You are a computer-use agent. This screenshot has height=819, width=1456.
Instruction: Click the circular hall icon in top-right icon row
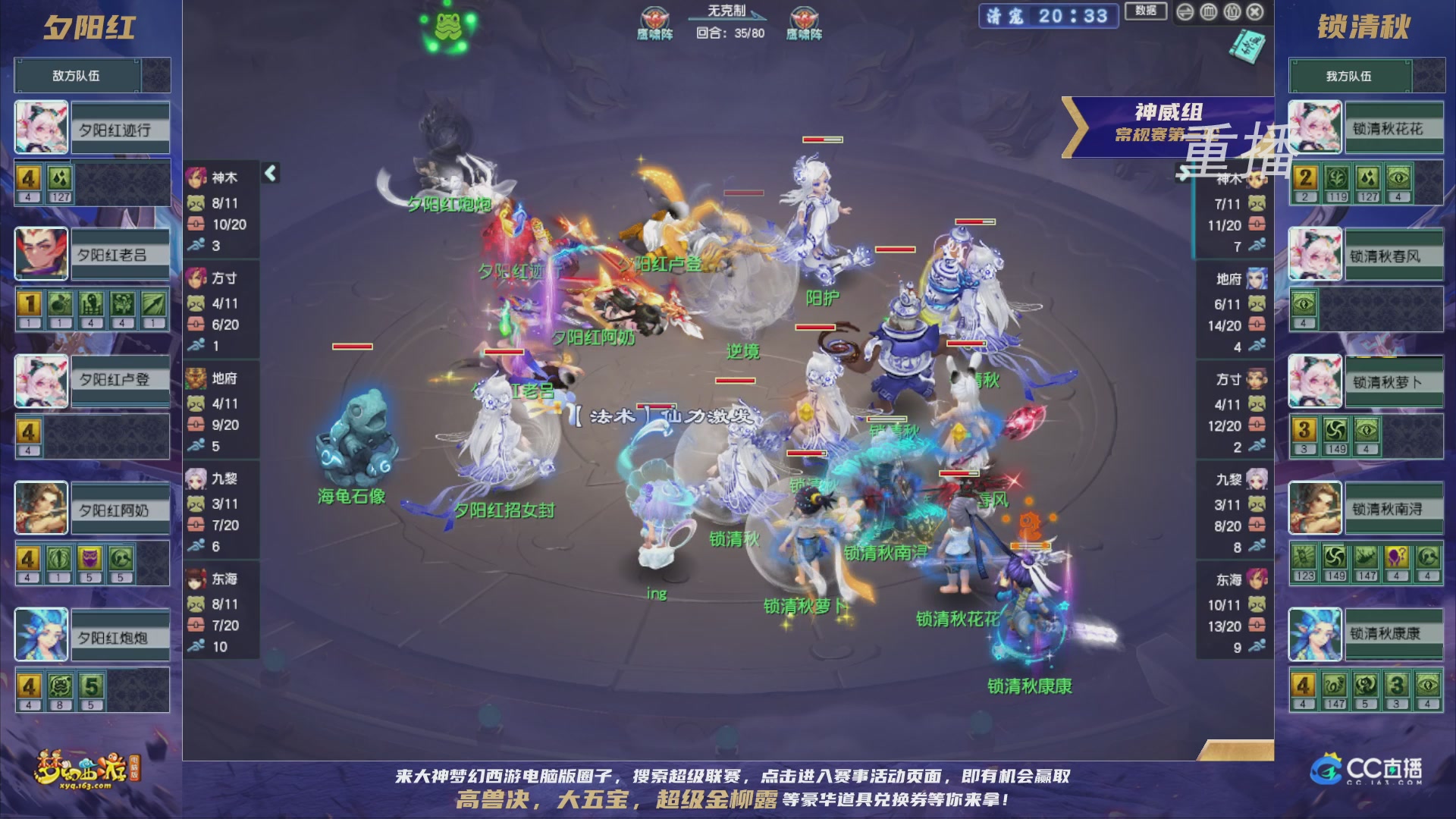[1208, 11]
